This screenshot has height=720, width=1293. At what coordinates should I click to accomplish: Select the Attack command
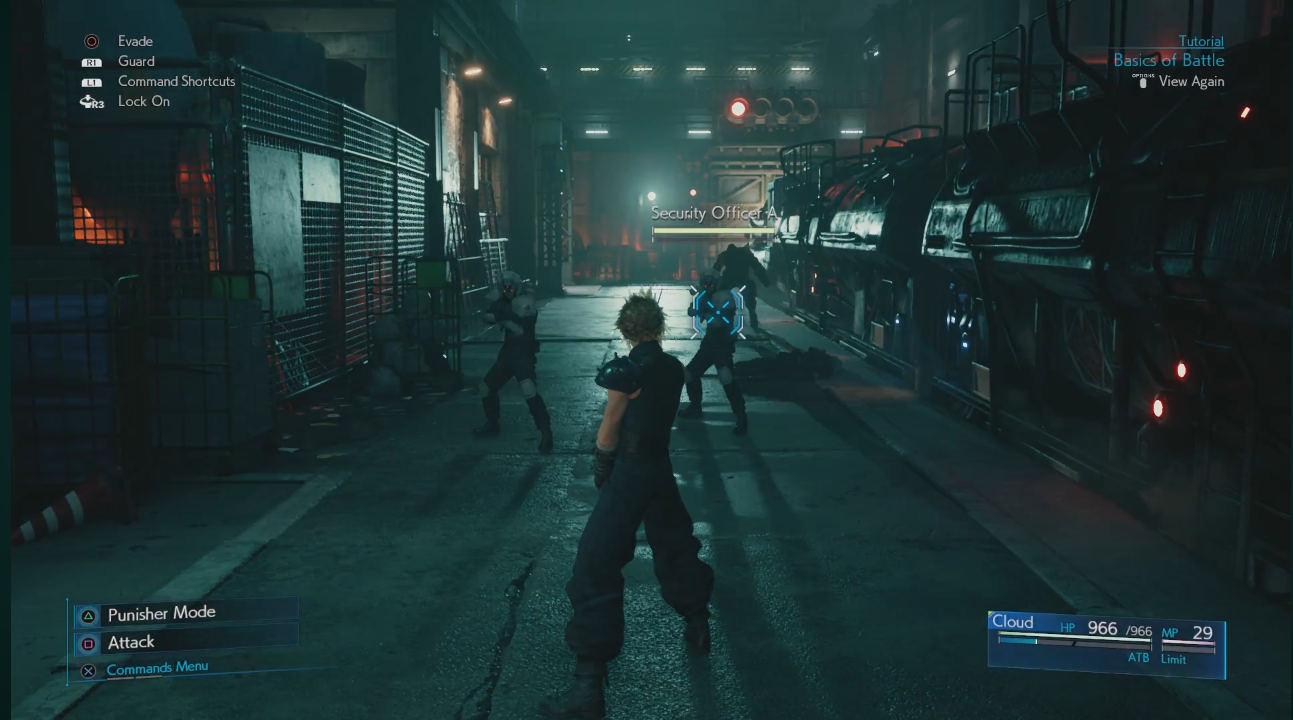tap(131, 640)
